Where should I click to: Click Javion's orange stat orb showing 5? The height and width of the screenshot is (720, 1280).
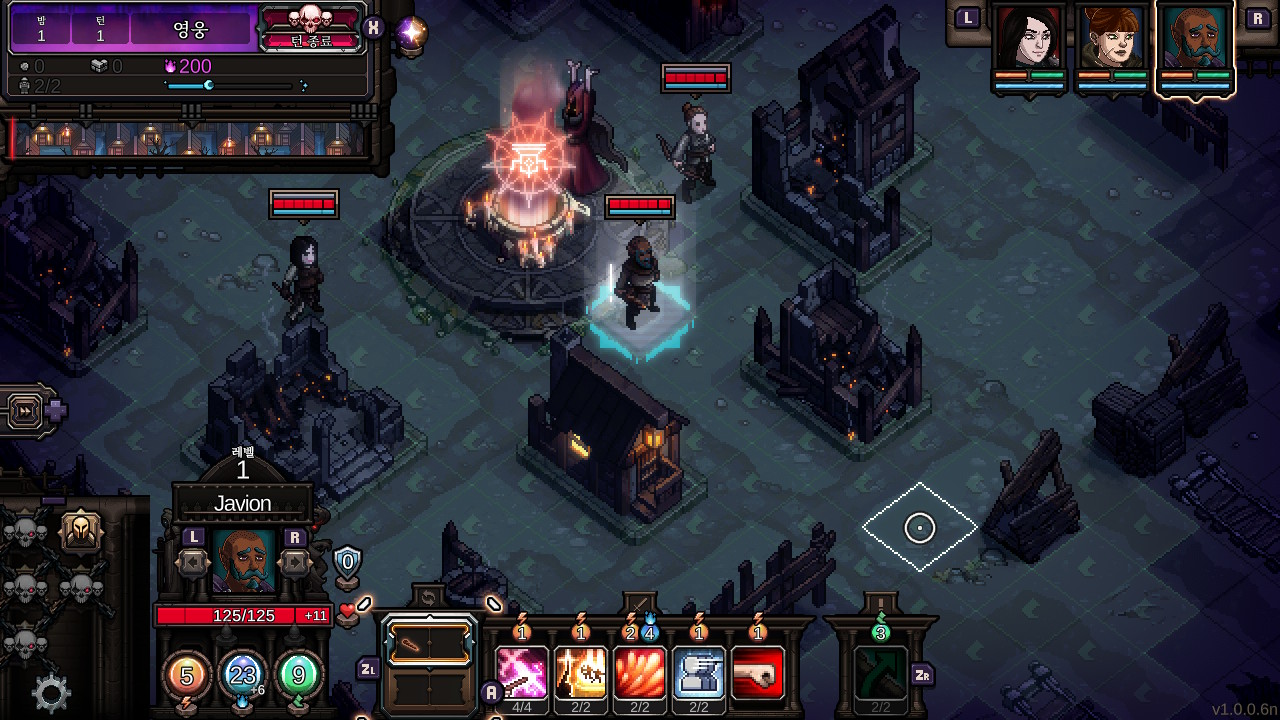coord(187,676)
